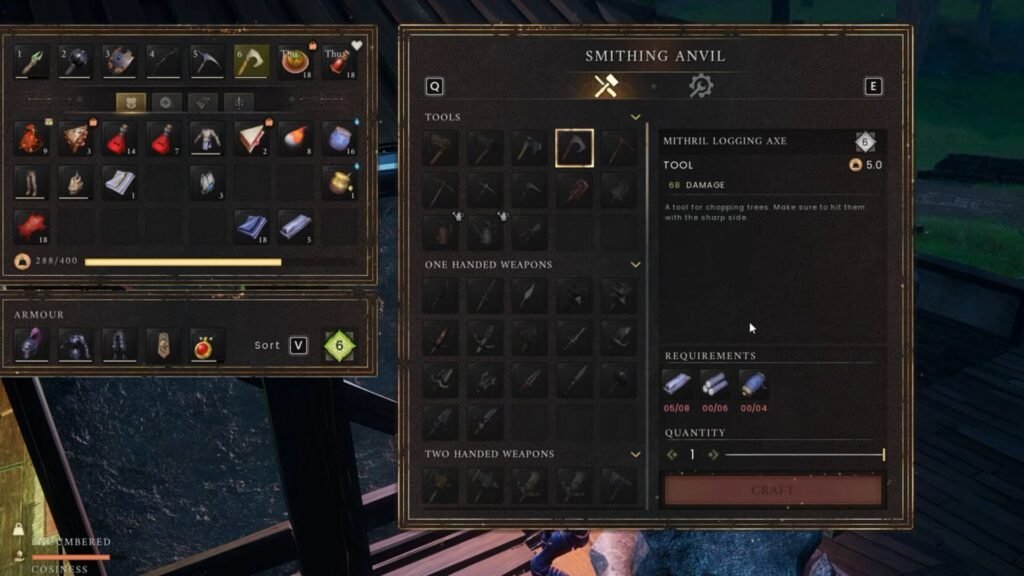
Task: Decrease the craft quantity by one
Action: click(x=672, y=455)
